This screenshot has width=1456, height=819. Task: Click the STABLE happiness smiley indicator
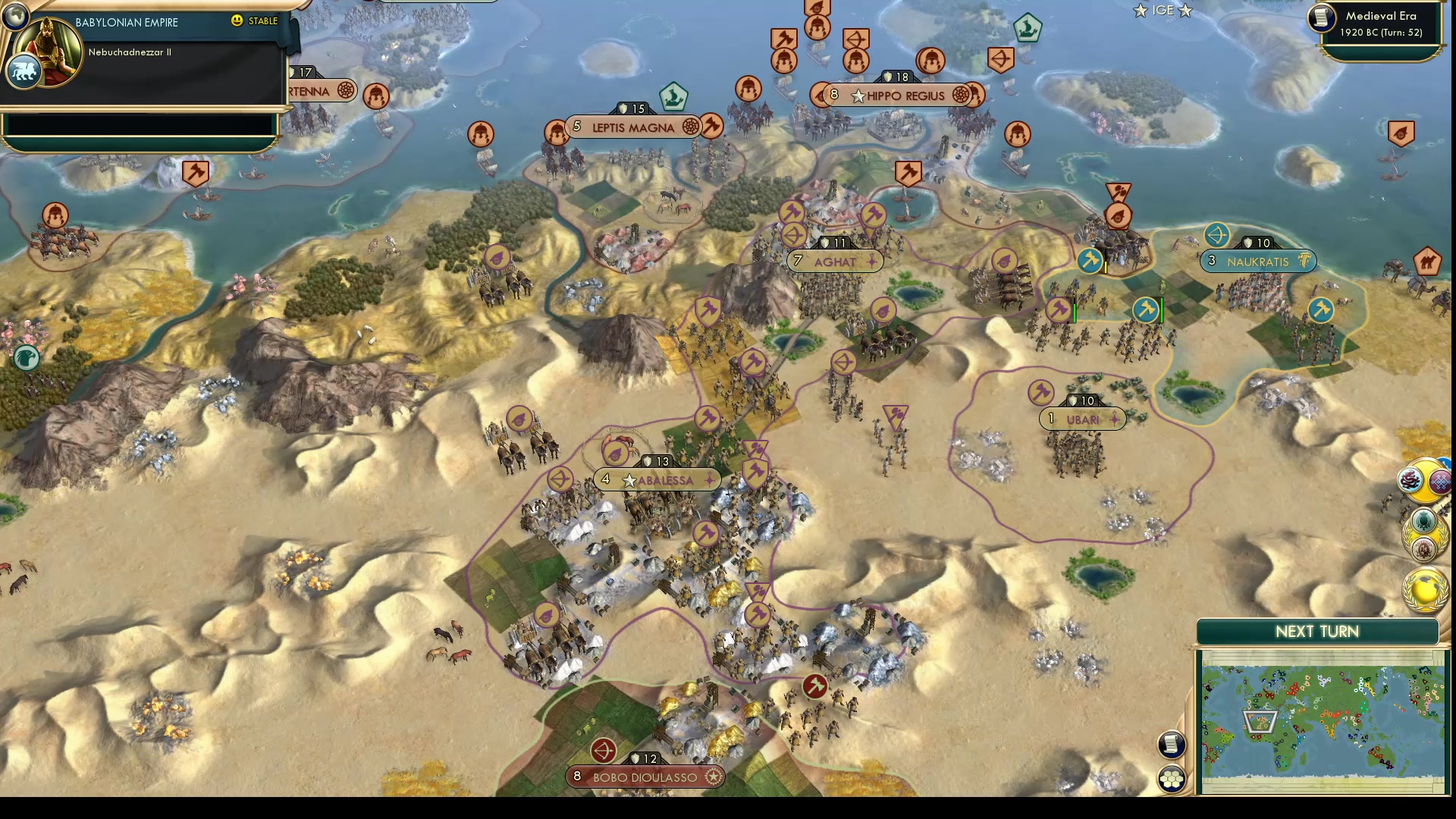[237, 21]
